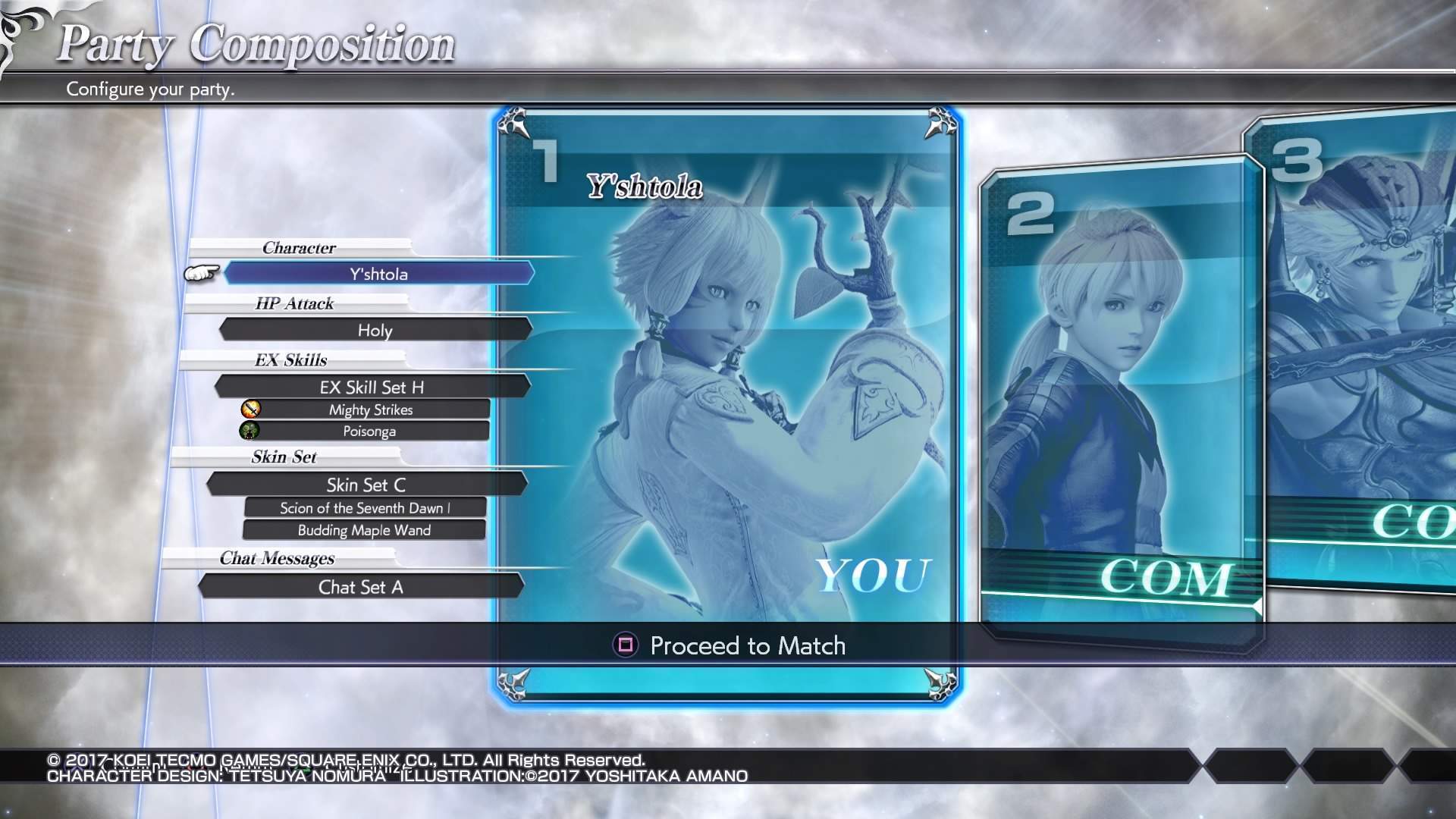Select the Y'shtola character entry

coord(378,274)
